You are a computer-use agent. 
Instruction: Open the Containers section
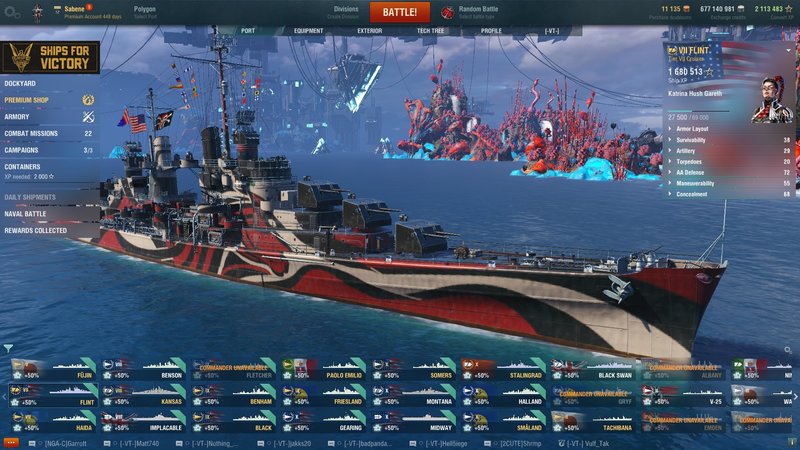(x=24, y=166)
